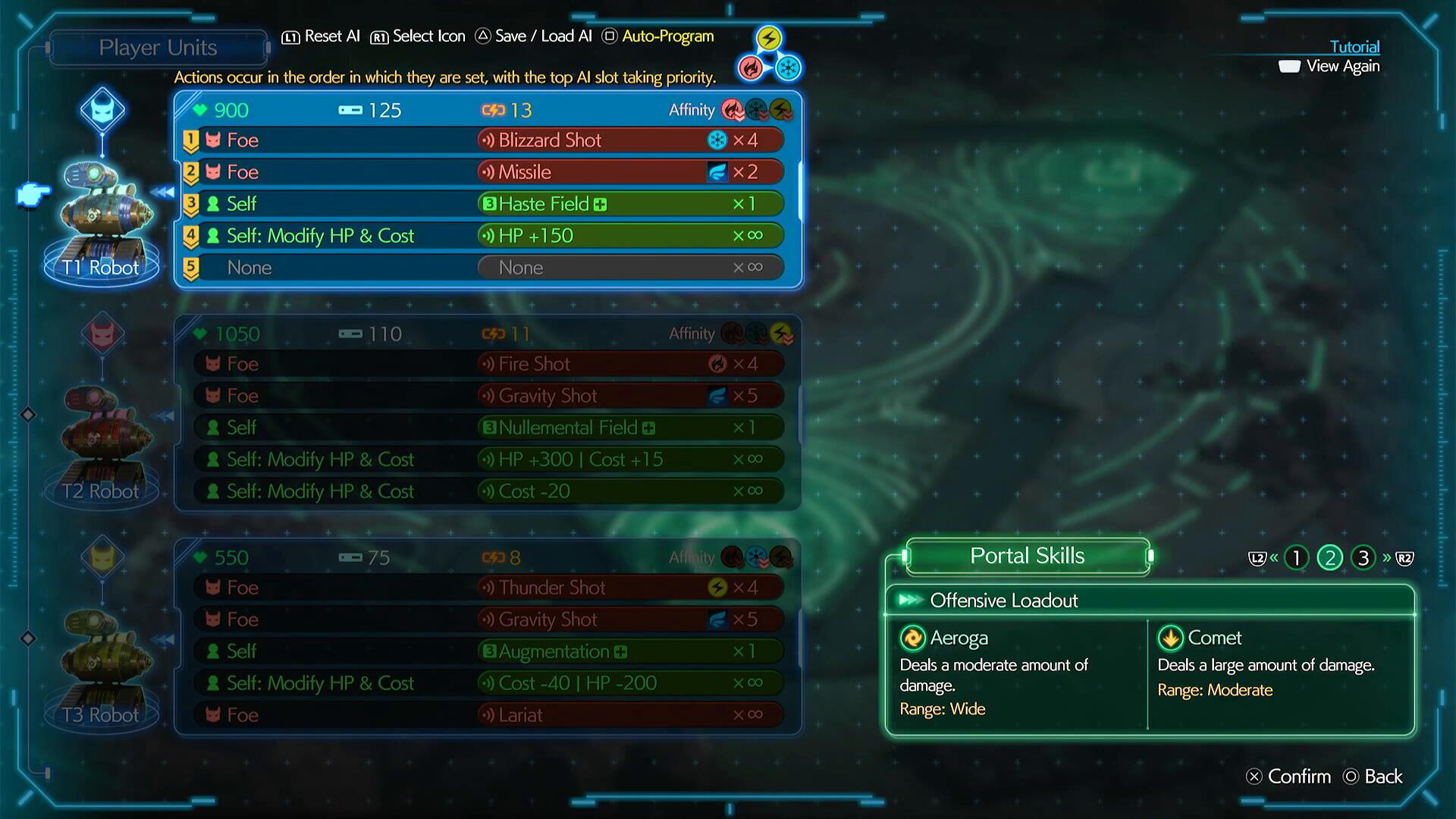The height and width of the screenshot is (819, 1456).
Task: View the Tutorial again
Action: [1342, 66]
